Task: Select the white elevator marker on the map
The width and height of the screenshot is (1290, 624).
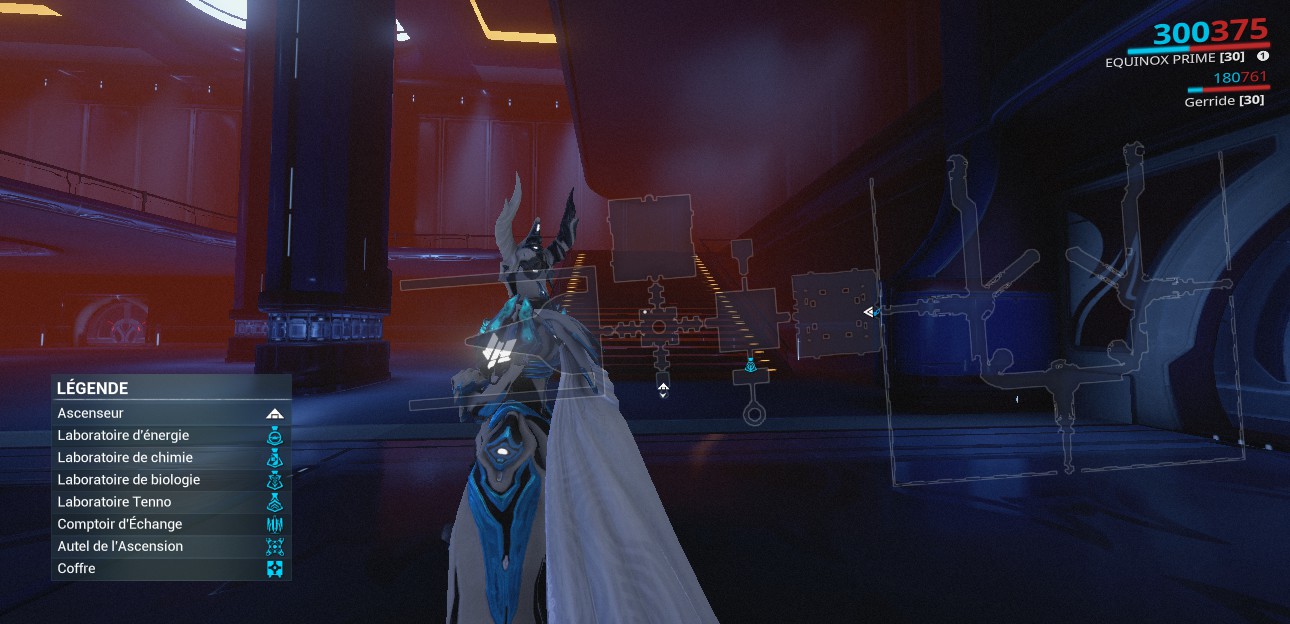Action: [x=663, y=388]
